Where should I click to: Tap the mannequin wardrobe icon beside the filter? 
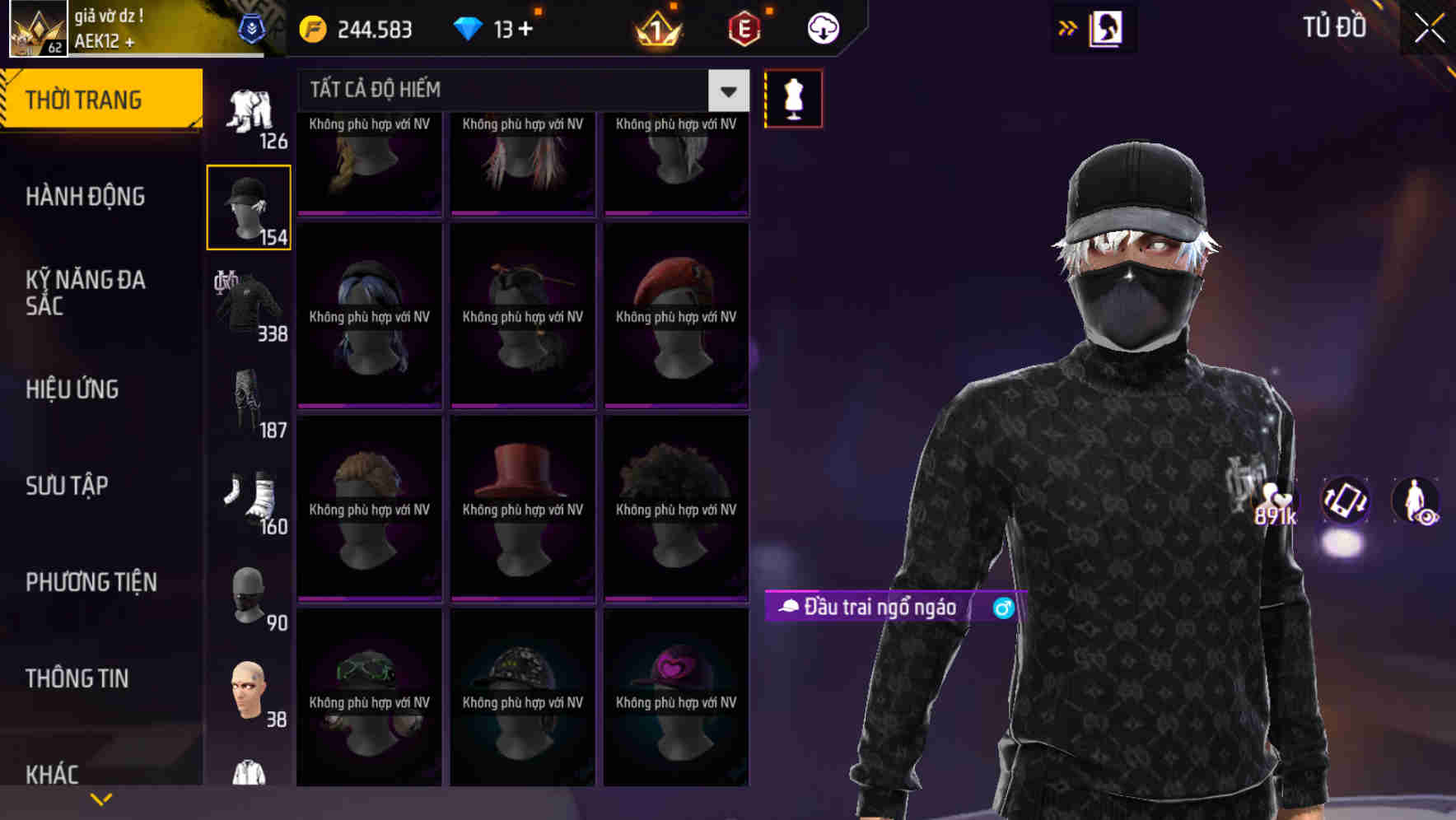tap(793, 97)
